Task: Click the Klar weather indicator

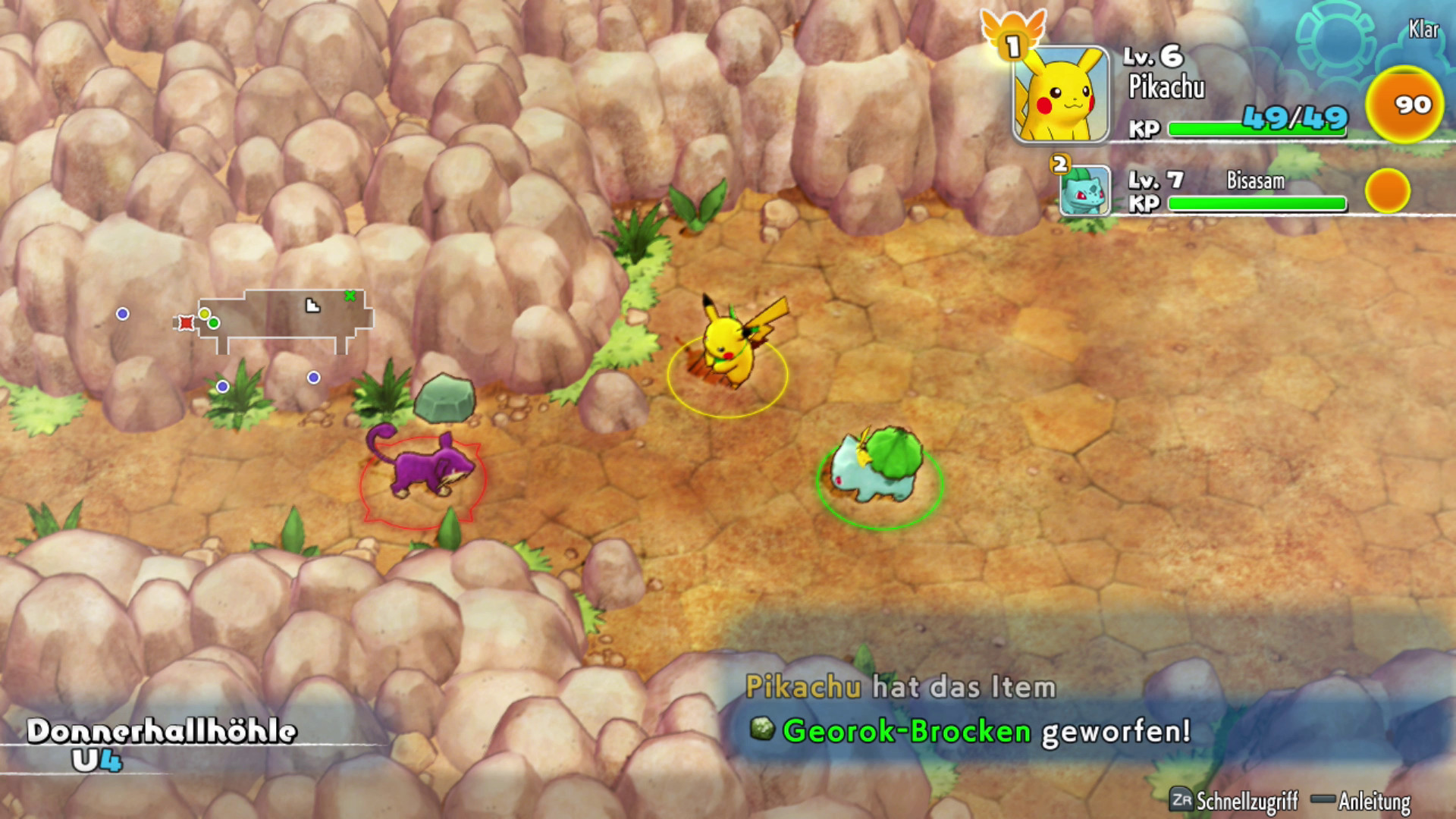Action: [x=1423, y=30]
